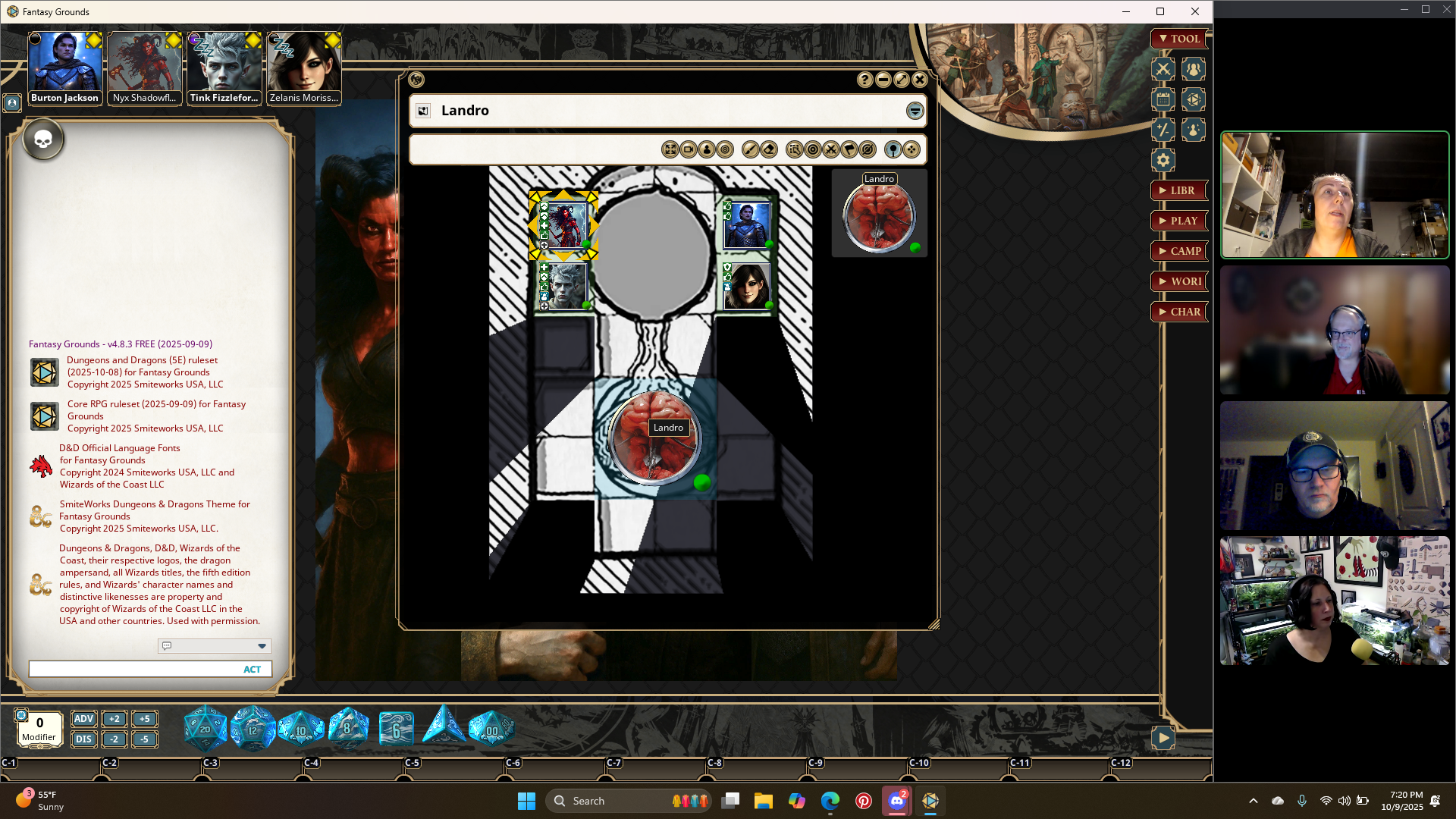Open help for the Landro window
The image size is (1456, 819).
tap(865, 80)
